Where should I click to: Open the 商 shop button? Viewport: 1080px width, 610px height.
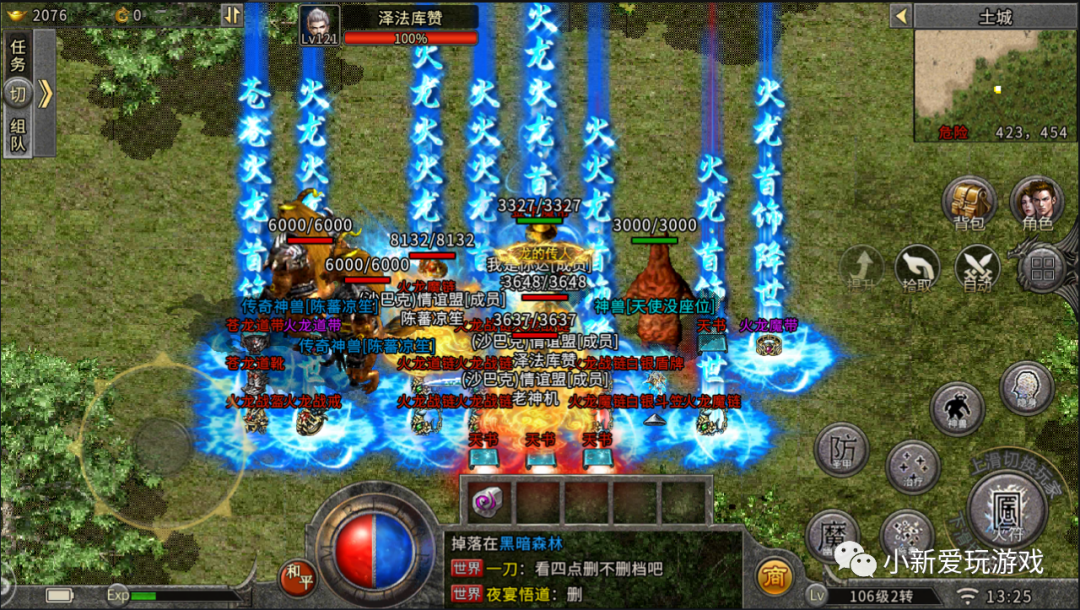coord(772,577)
